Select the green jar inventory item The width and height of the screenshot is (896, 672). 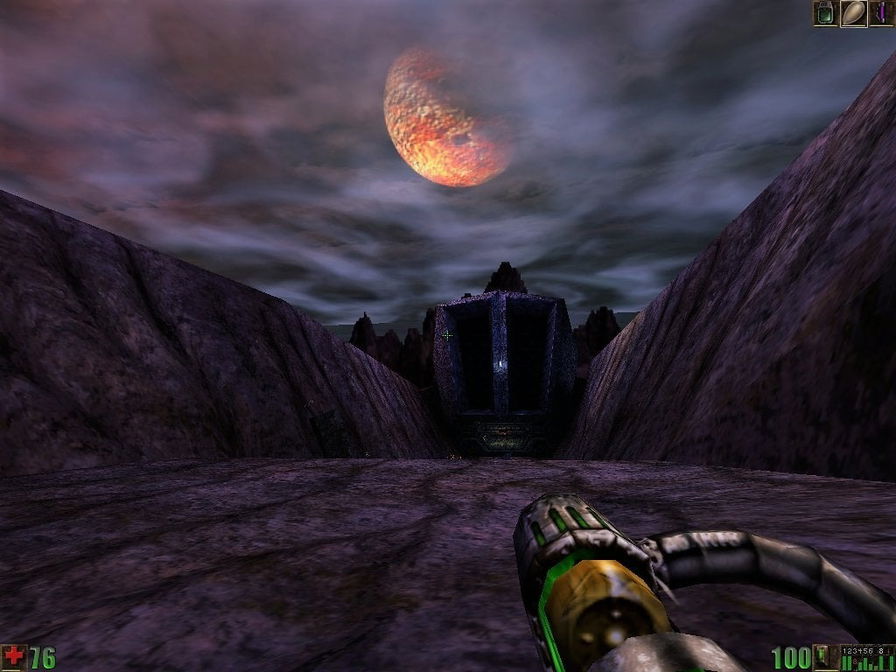[x=826, y=14]
